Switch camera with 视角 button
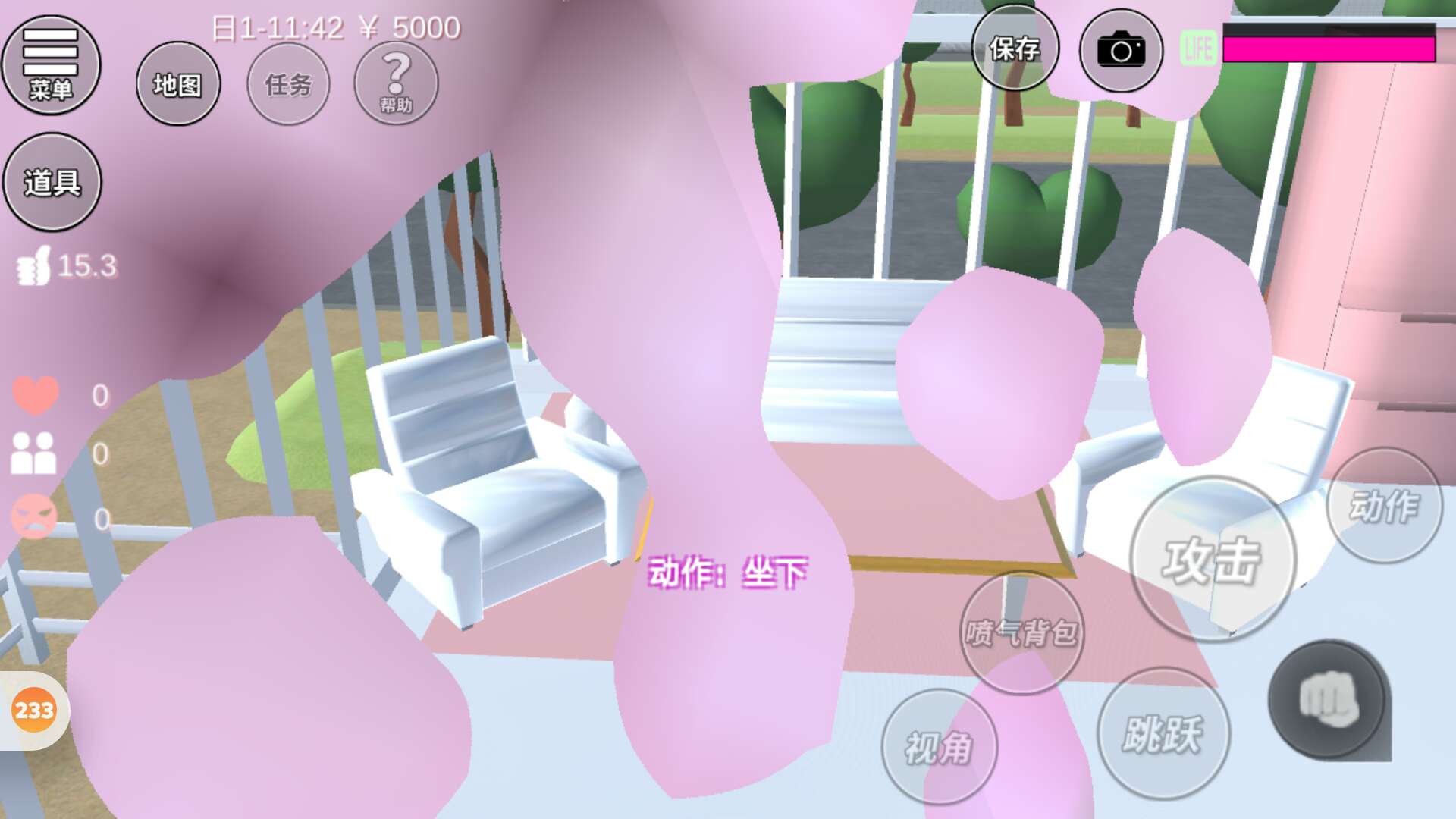The image size is (1456, 819). click(939, 748)
